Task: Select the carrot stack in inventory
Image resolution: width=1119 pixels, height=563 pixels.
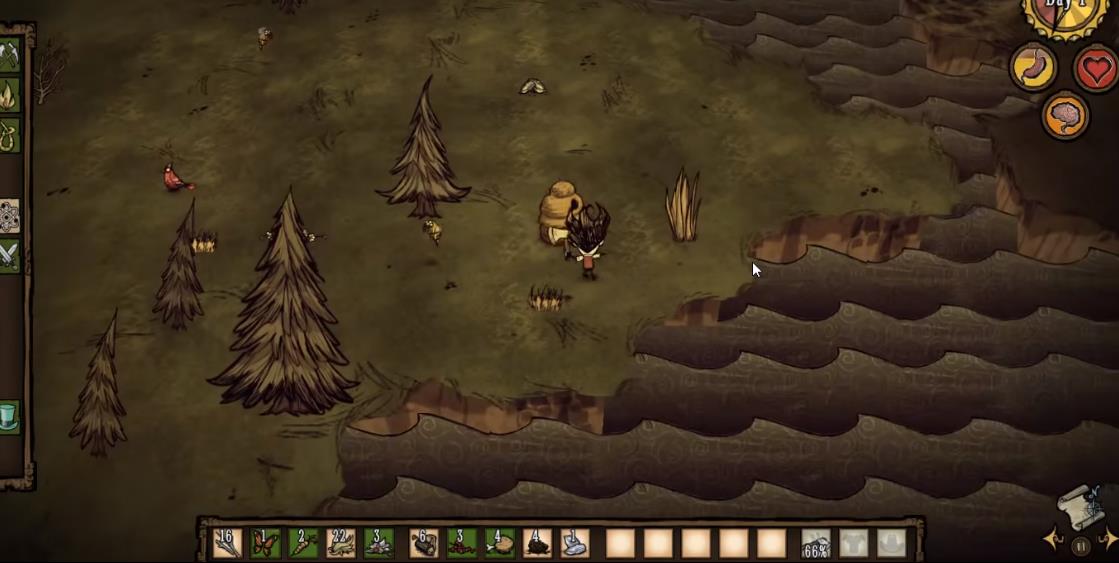Action: point(303,543)
